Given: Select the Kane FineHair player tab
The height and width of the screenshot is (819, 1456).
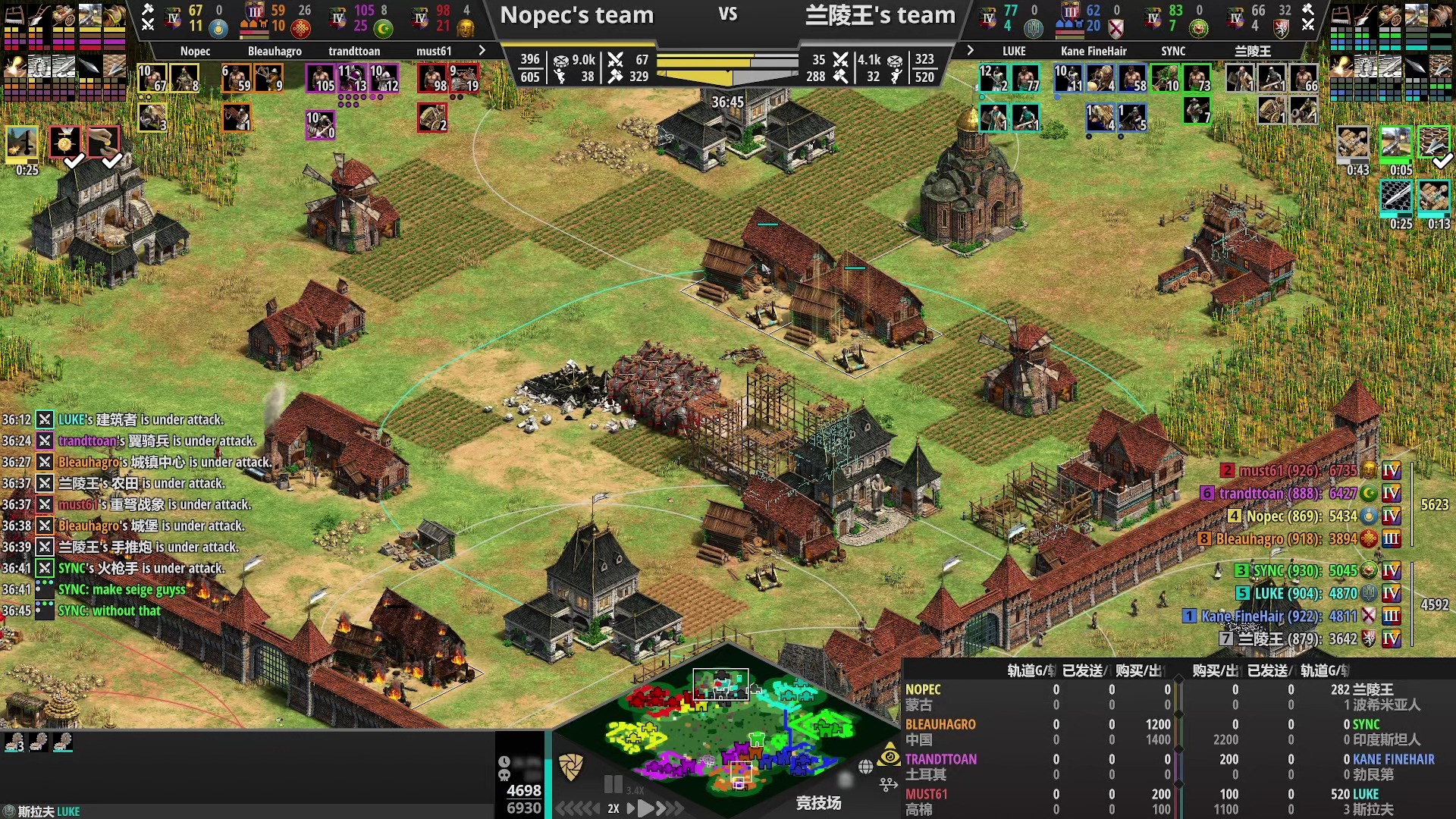Looking at the screenshot, I should click(1094, 51).
